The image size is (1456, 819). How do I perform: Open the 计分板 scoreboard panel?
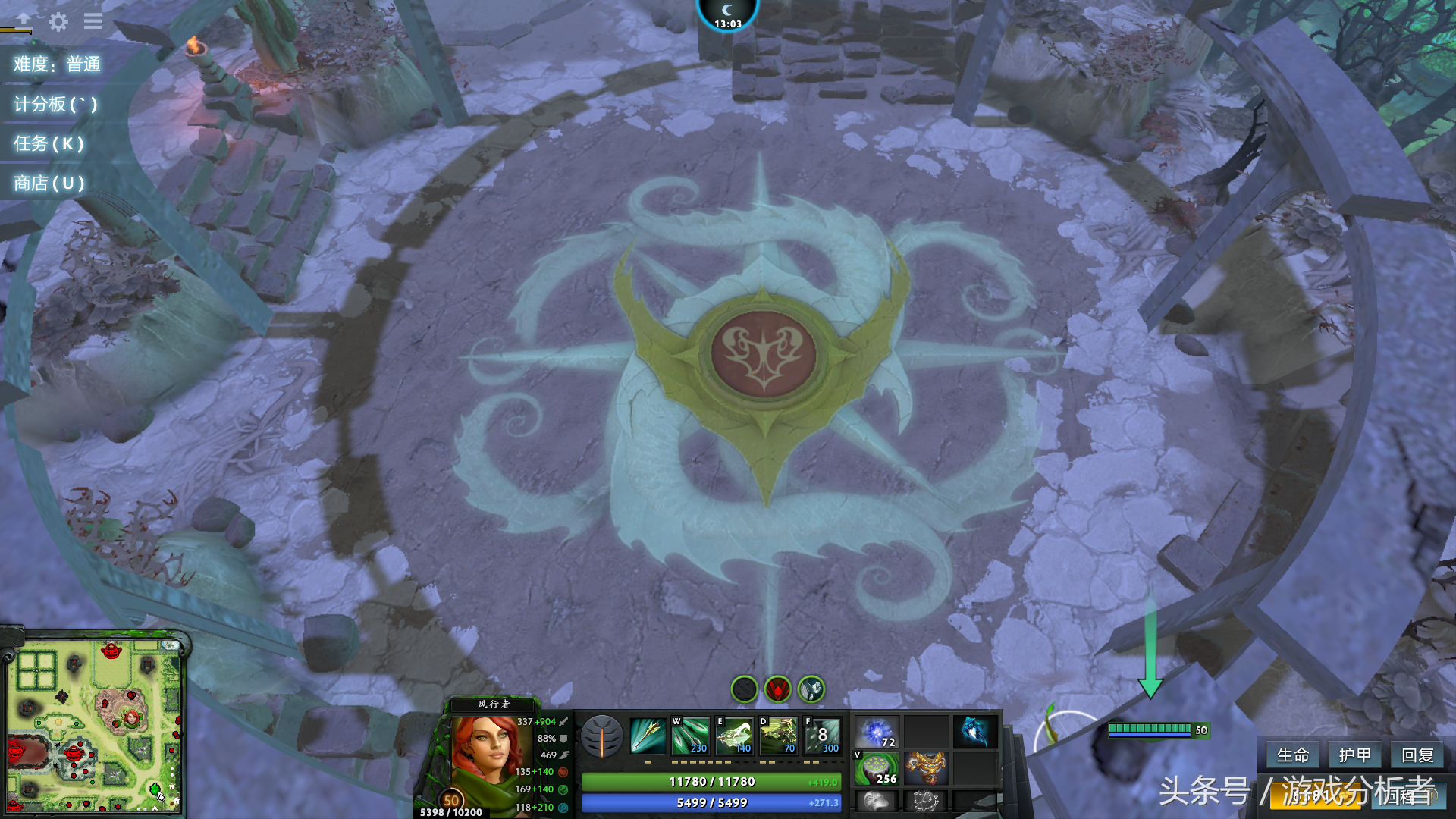55,105
